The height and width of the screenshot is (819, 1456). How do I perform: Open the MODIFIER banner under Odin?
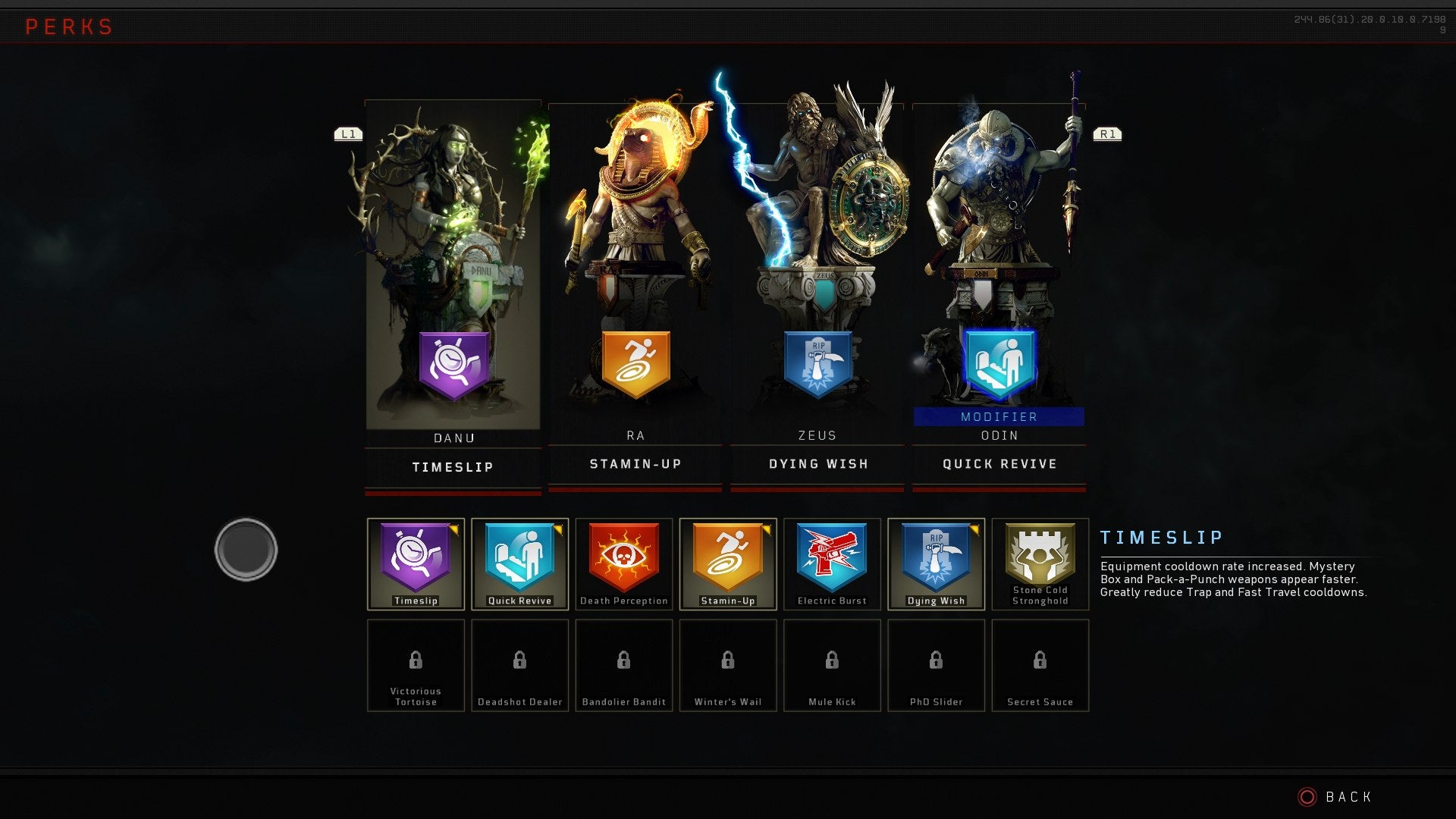pos(998,416)
